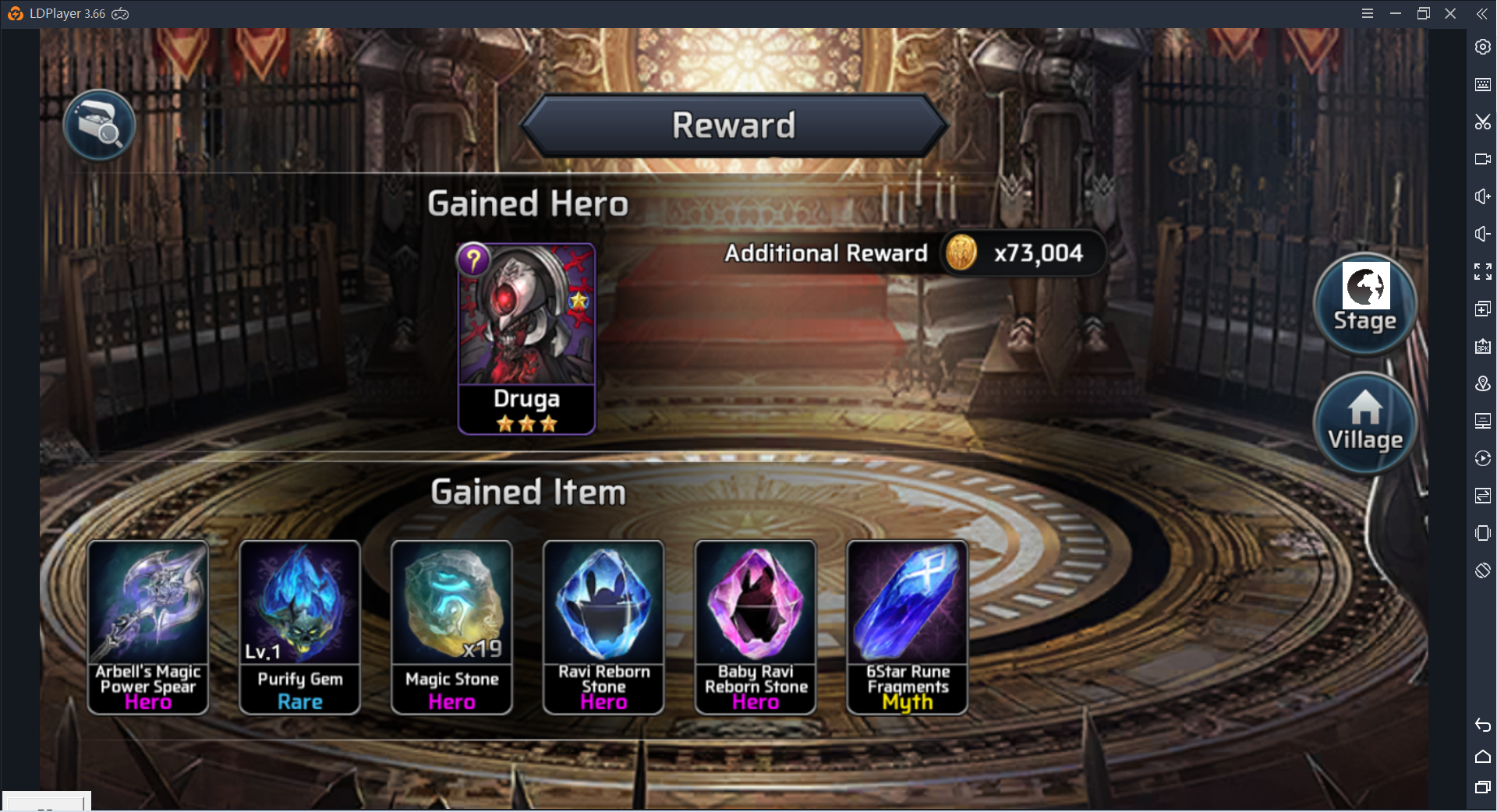1497x812 pixels.
Task: Click the APK install icon
Action: click(x=1482, y=347)
